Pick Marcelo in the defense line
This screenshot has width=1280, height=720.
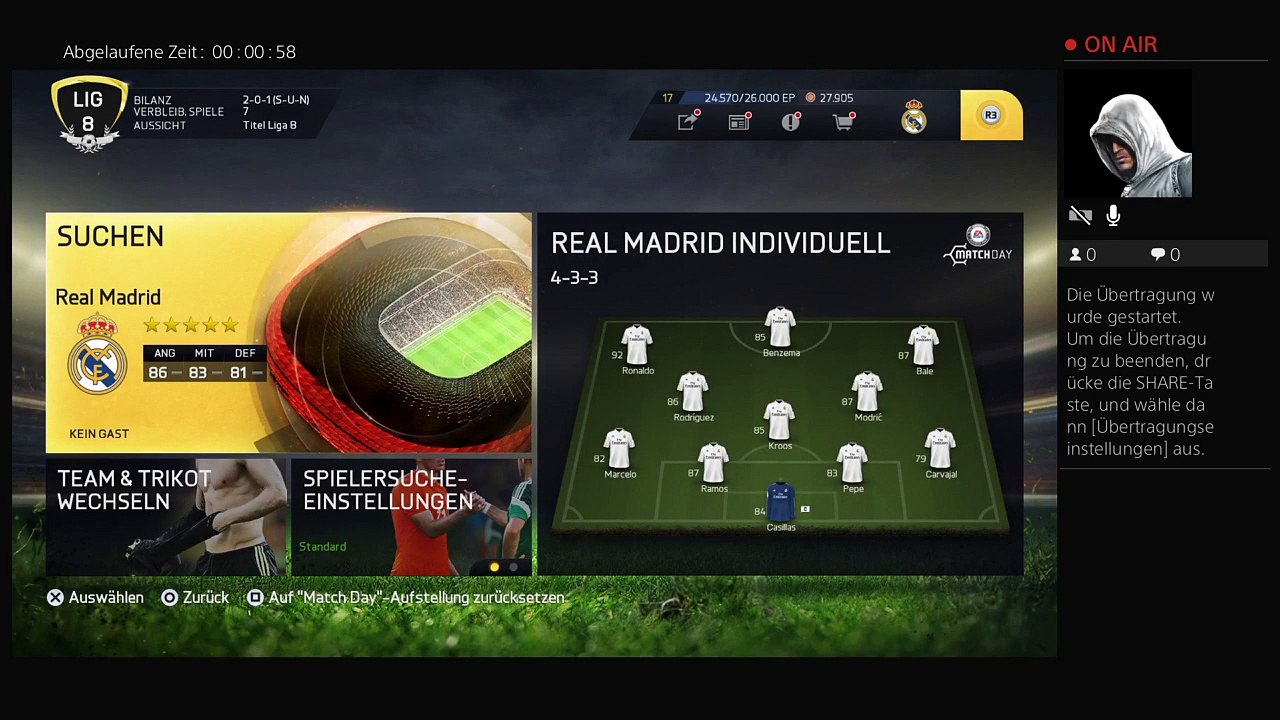pyautogui.click(x=620, y=450)
